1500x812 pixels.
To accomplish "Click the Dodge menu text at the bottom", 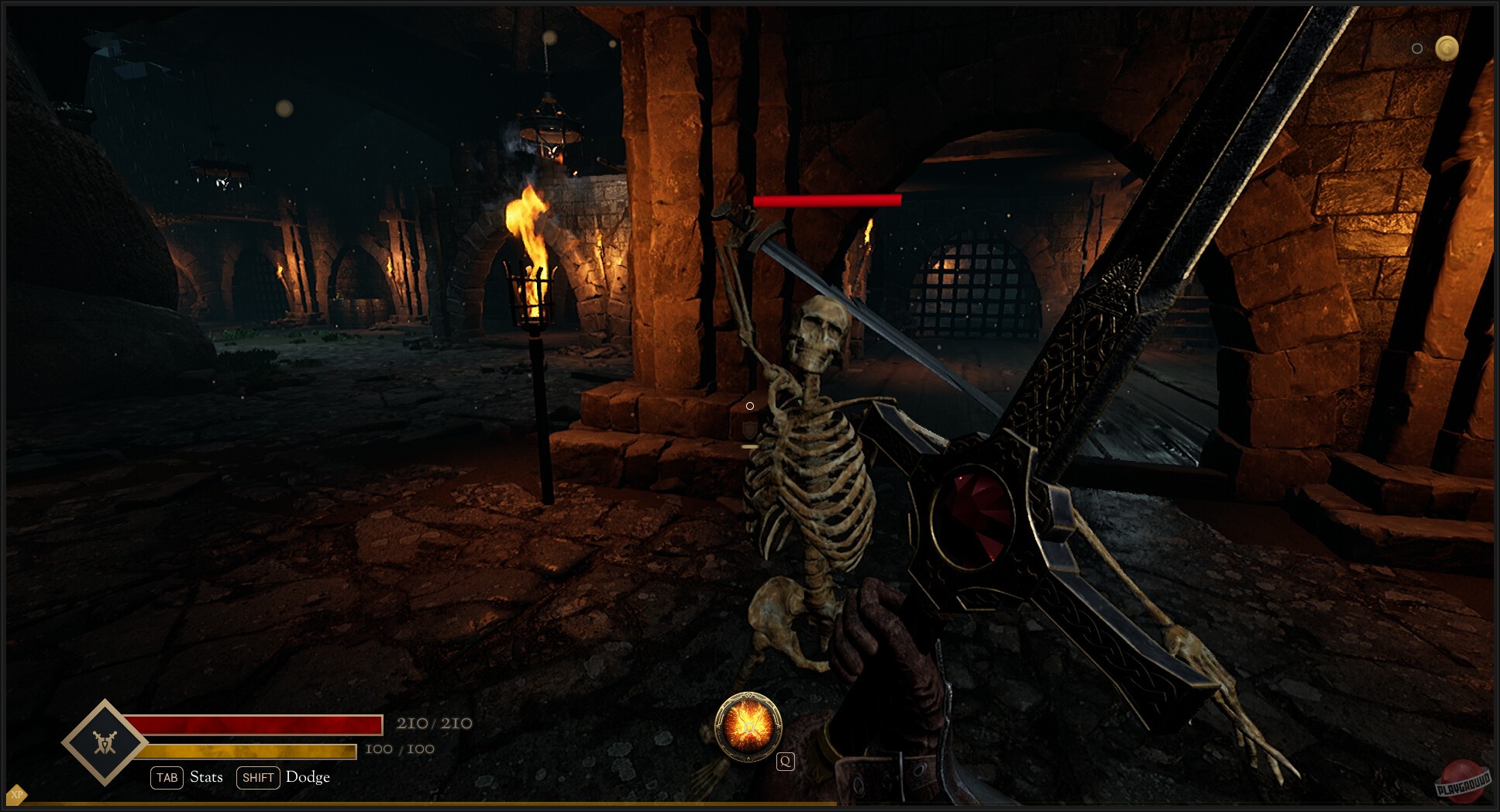I will (308, 777).
